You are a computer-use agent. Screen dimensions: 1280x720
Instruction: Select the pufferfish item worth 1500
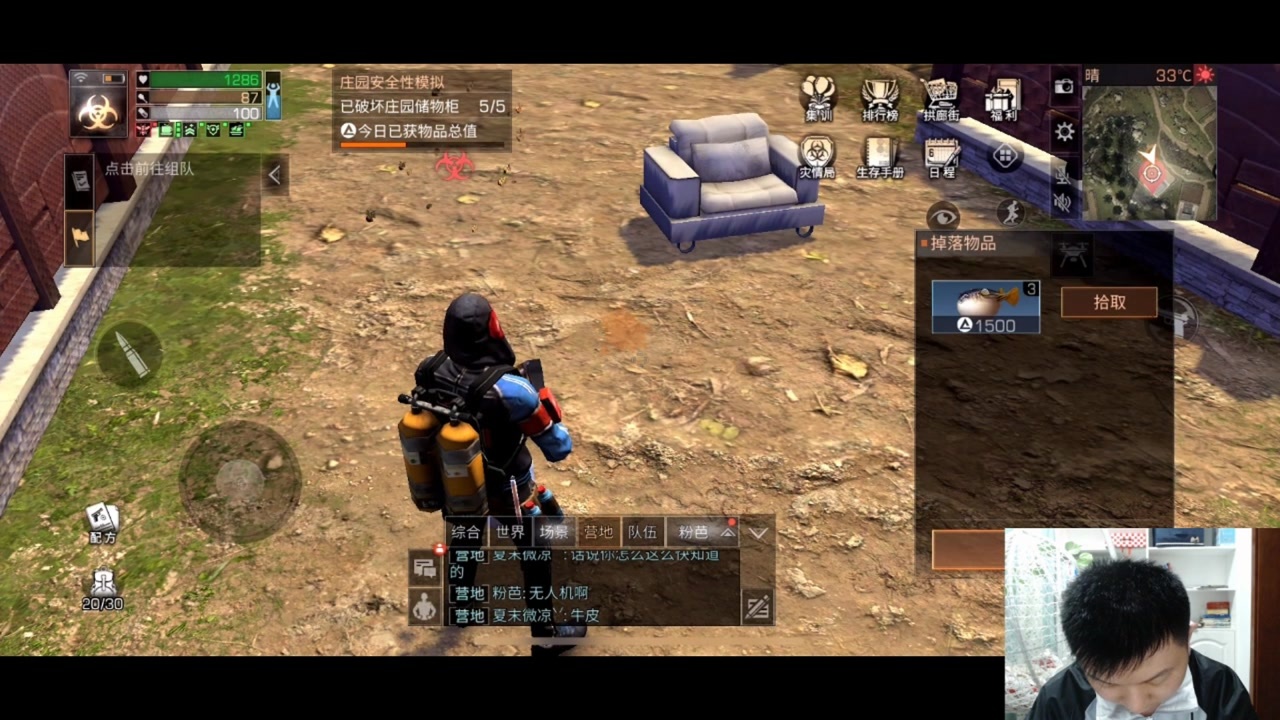(985, 306)
